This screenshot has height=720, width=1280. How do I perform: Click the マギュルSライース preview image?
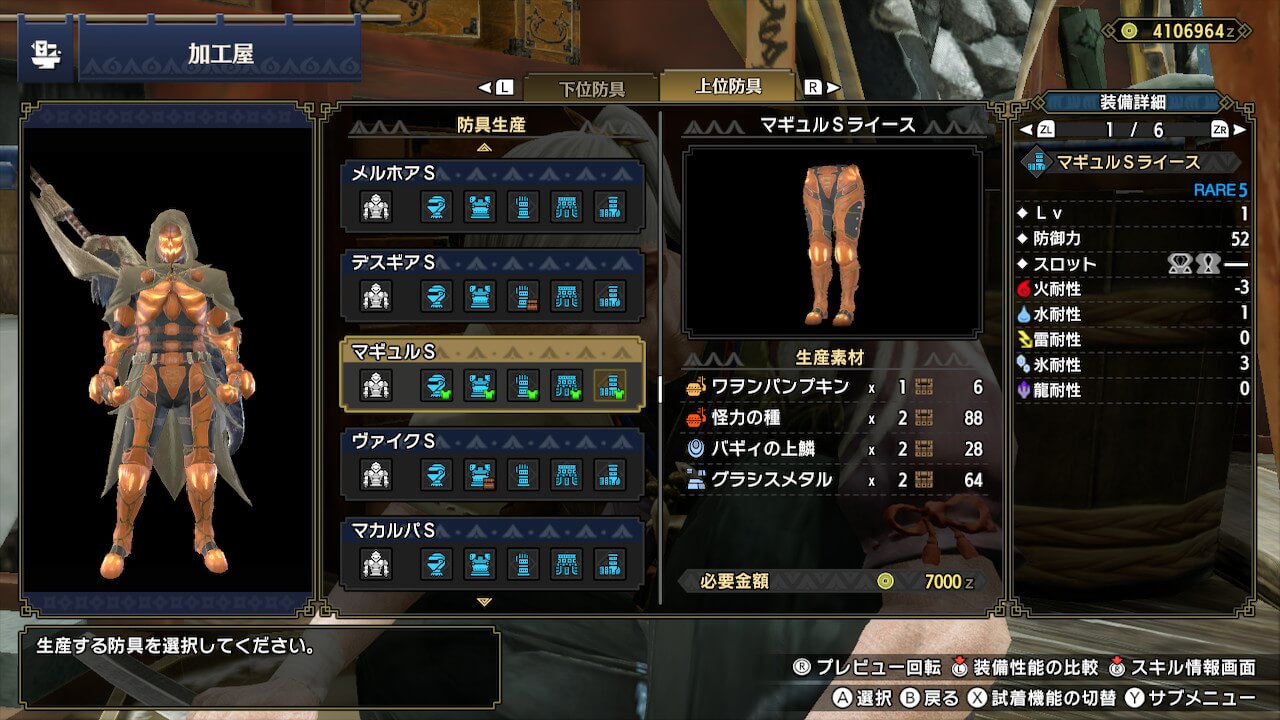click(x=832, y=241)
